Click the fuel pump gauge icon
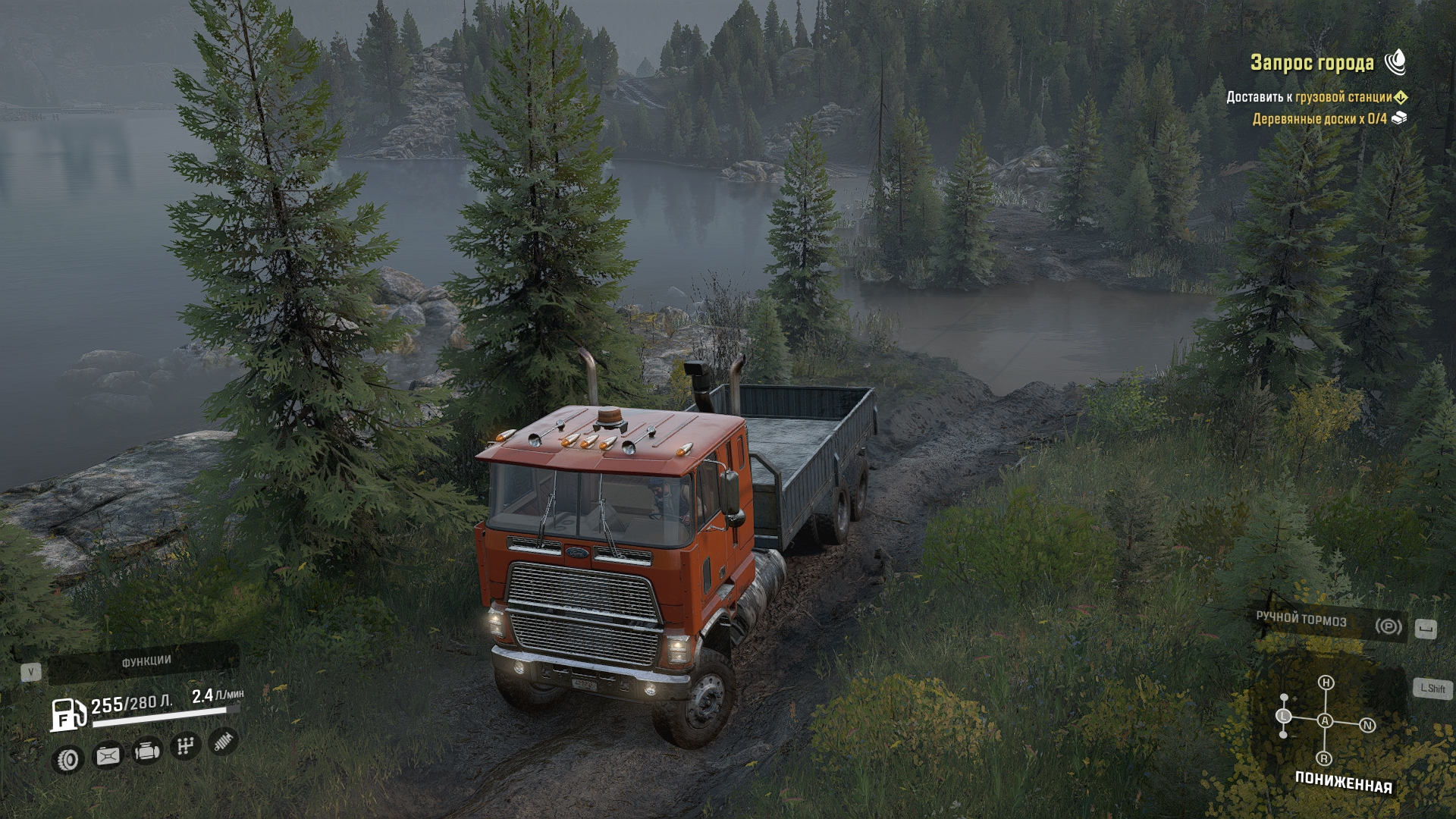The height and width of the screenshot is (819, 1456). tap(67, 714)
